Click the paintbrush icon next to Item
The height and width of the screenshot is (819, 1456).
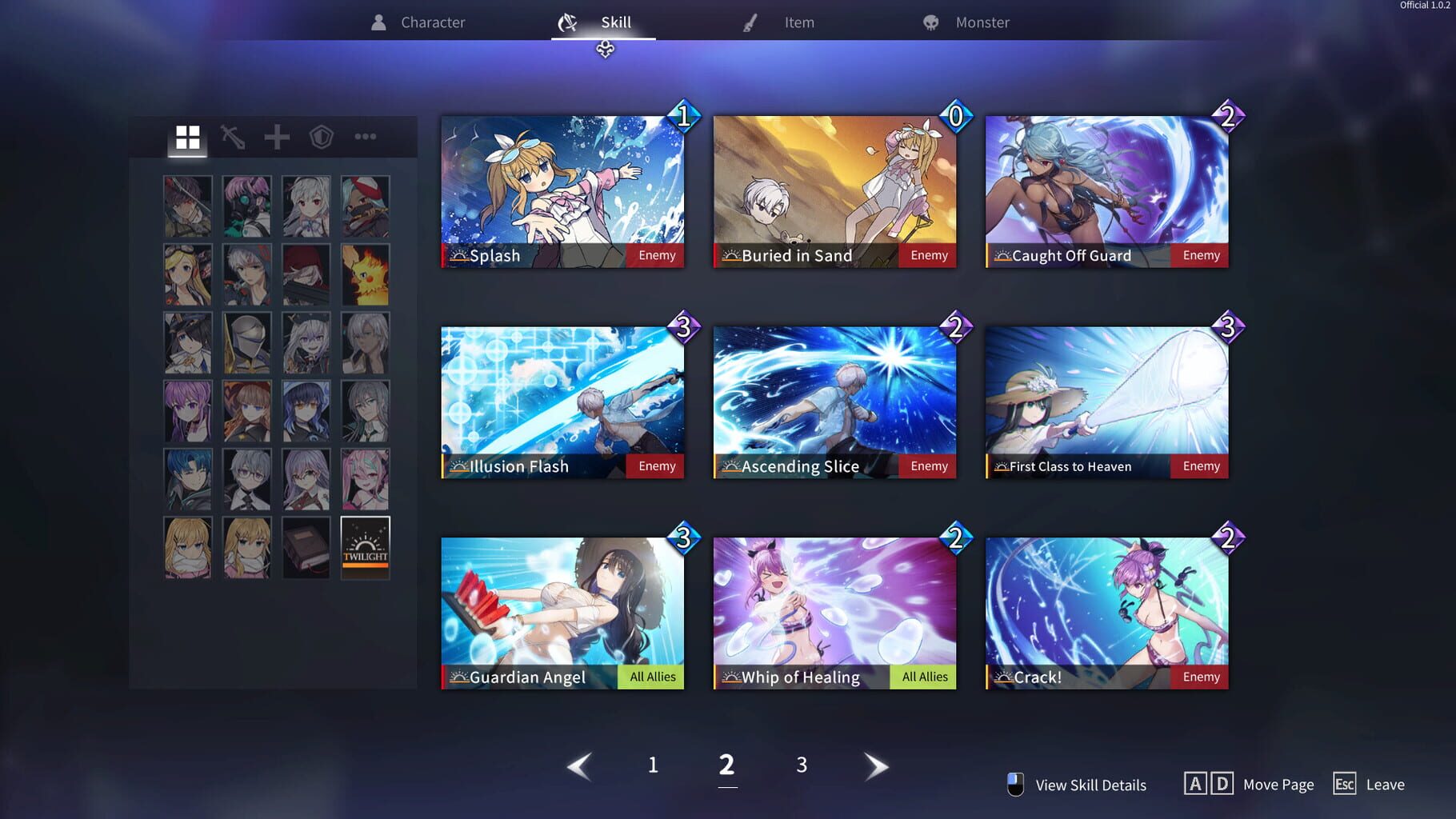749,22
